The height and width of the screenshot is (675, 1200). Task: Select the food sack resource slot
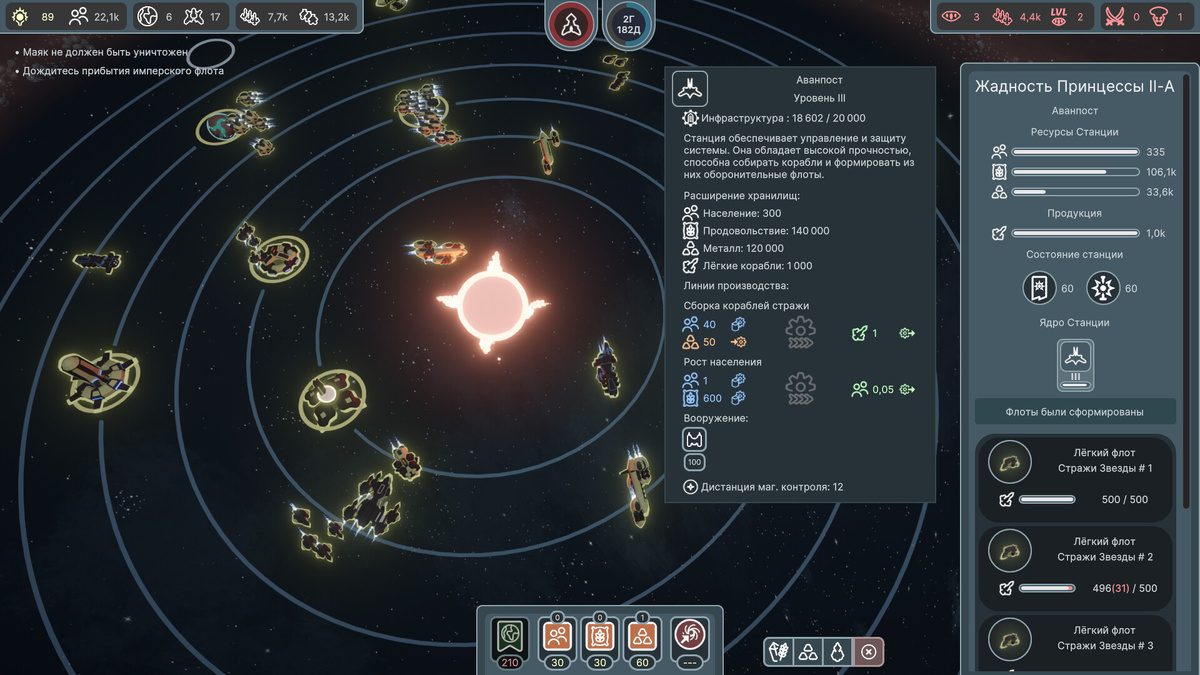point(601,635)
